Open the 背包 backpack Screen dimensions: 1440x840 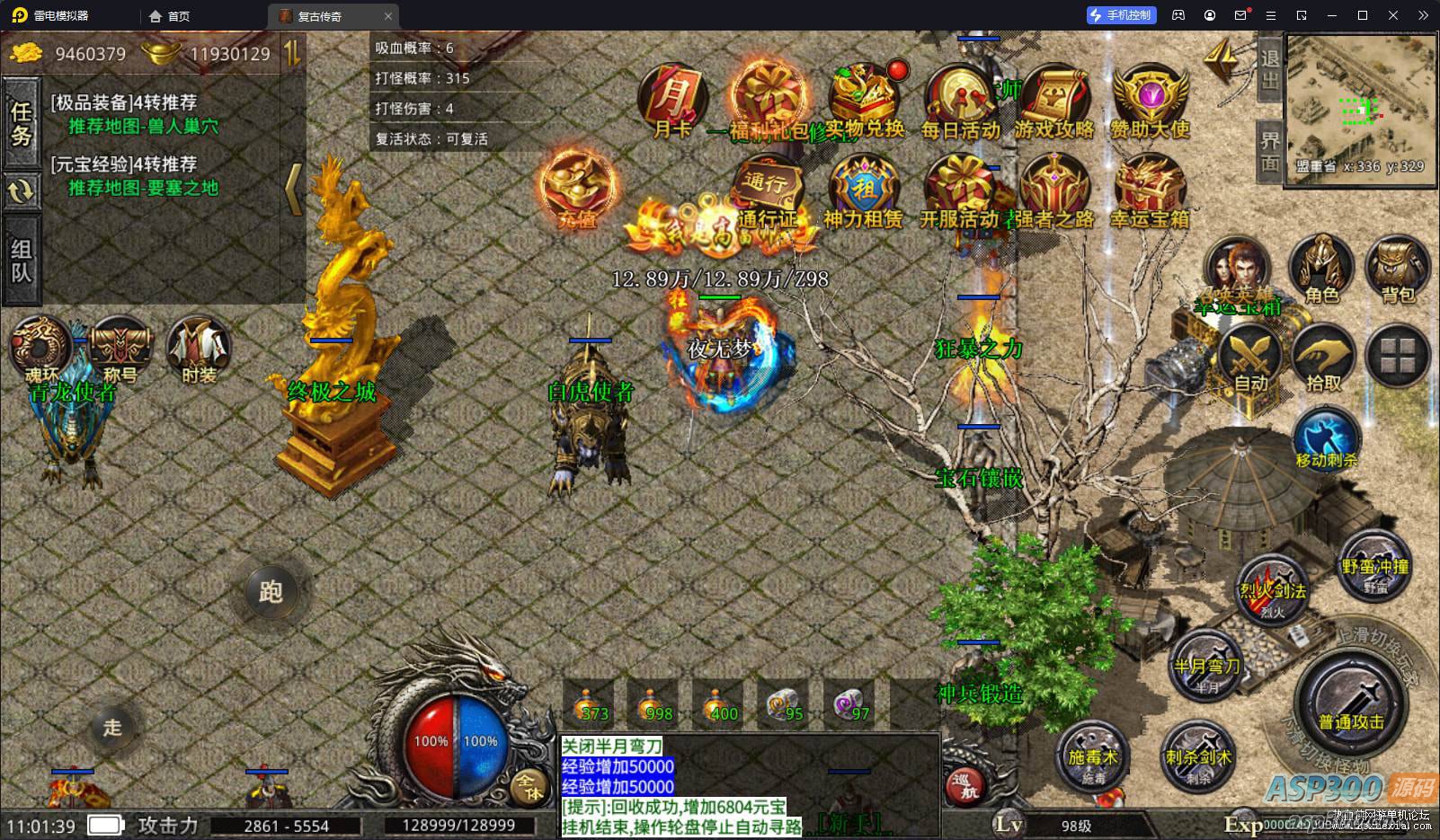pyautogui.click(x=1397, y=268)
